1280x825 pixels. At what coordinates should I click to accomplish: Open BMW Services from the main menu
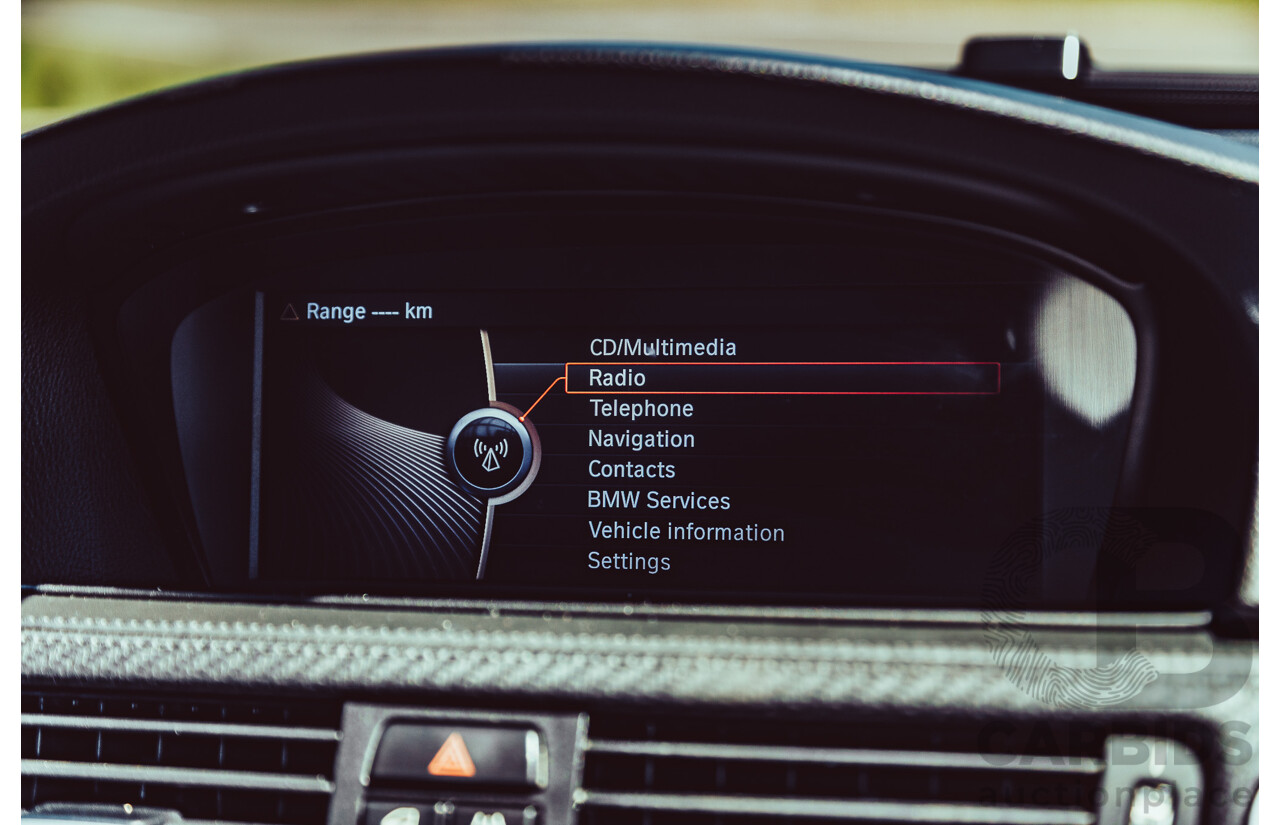coord(659,500)
